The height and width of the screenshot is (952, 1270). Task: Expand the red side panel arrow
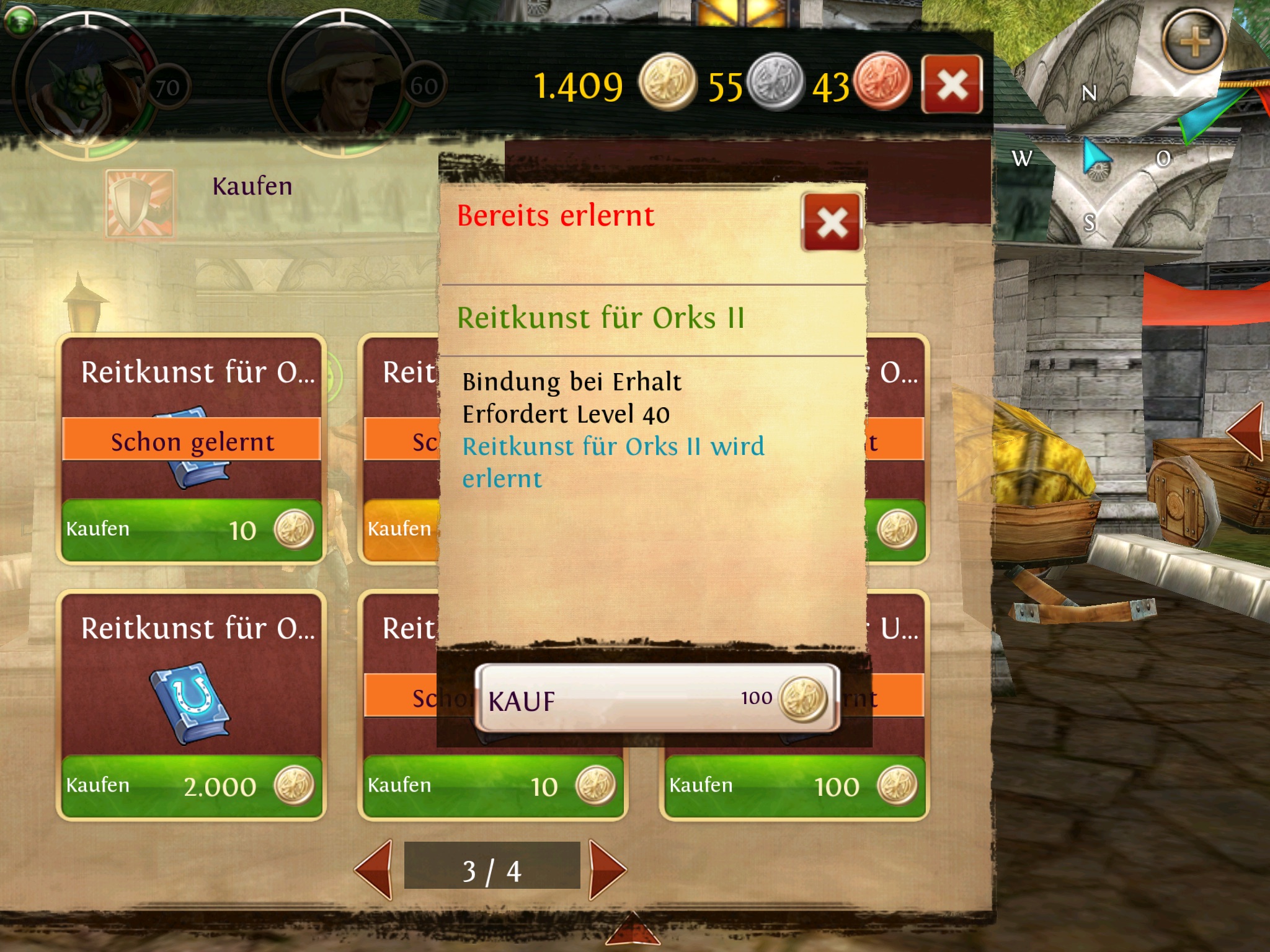click(x=1245, y=431)
